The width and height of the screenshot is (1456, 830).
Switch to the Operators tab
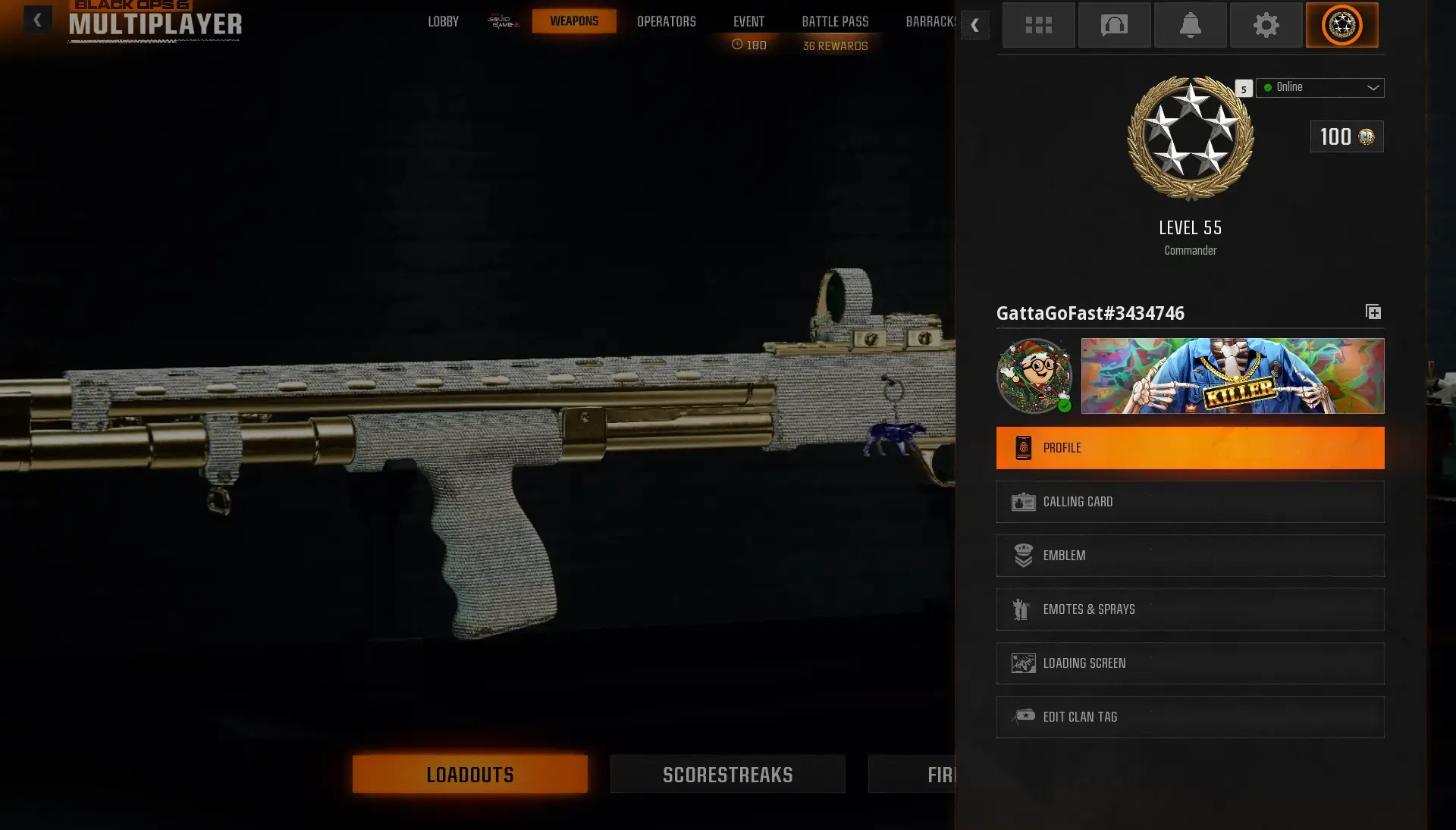coord(667,21)
